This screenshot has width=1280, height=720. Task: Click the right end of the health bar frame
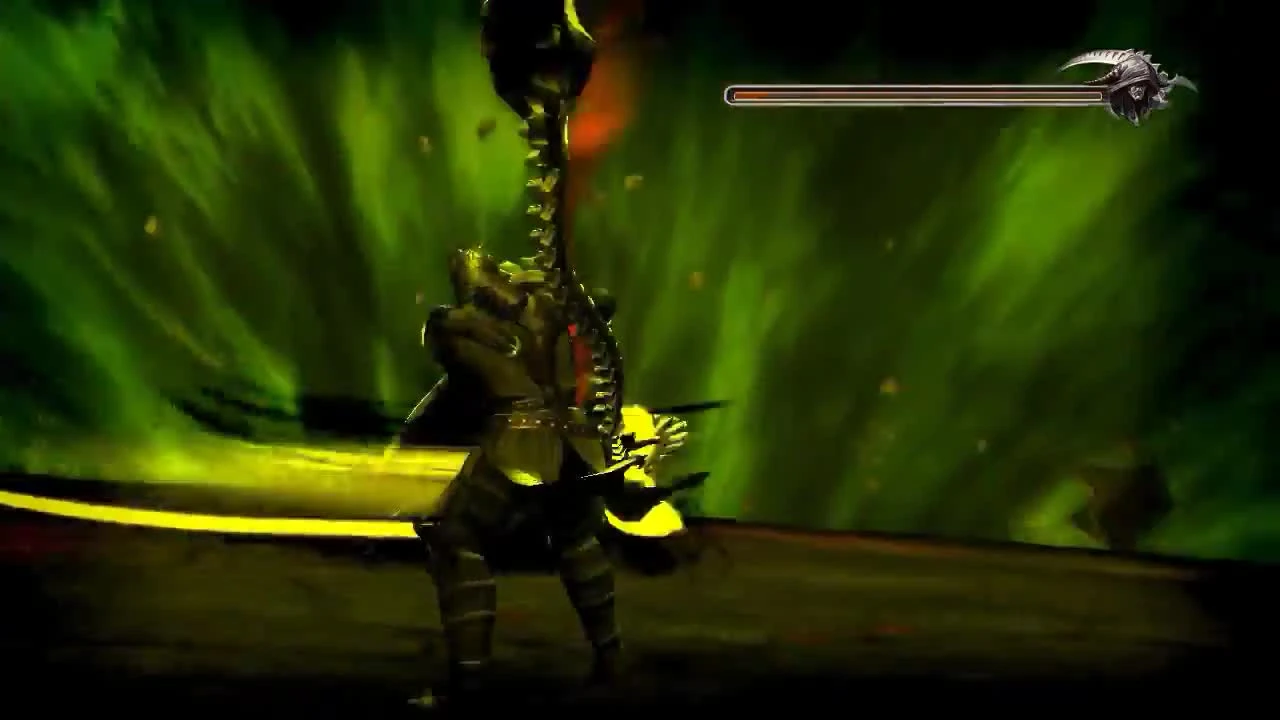point(1098,94)
